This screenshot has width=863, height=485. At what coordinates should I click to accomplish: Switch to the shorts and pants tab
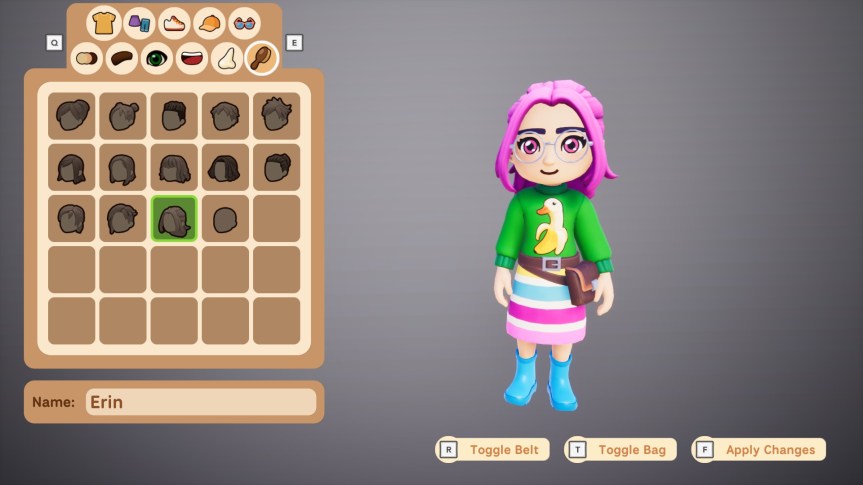[139, 22]
